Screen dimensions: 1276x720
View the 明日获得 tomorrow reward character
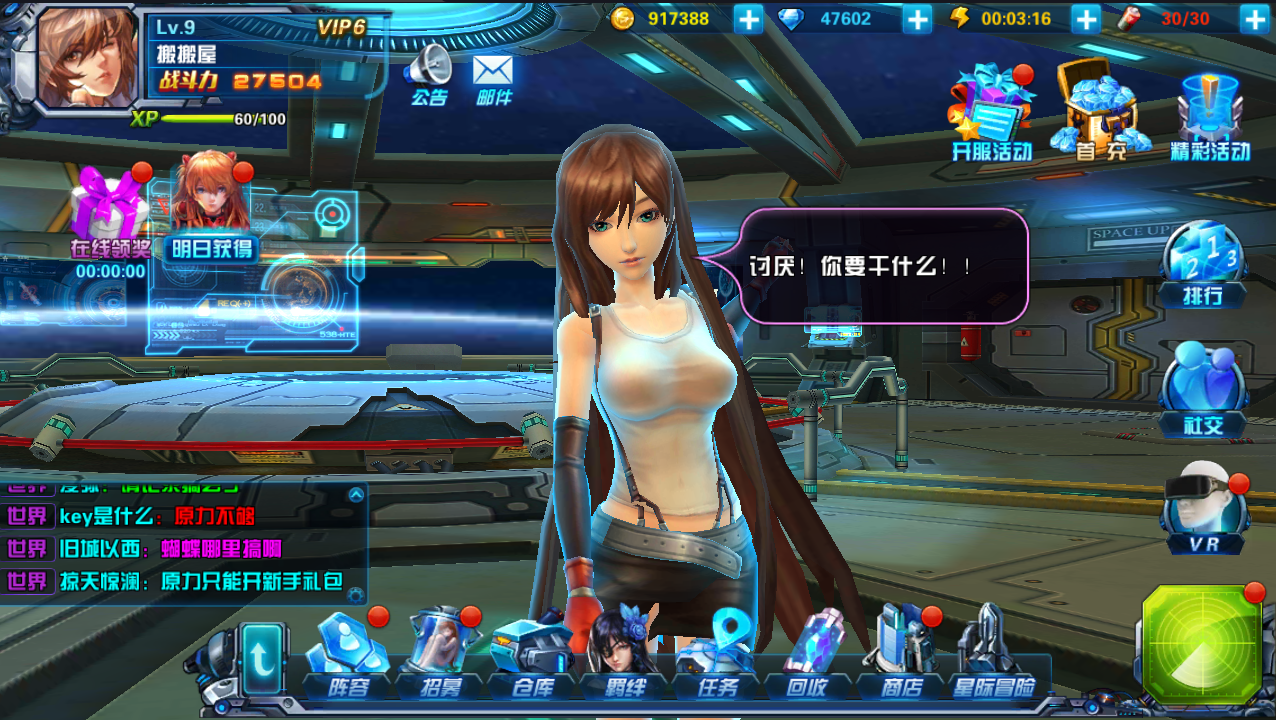pyautogui.click(x=211, y=205)
